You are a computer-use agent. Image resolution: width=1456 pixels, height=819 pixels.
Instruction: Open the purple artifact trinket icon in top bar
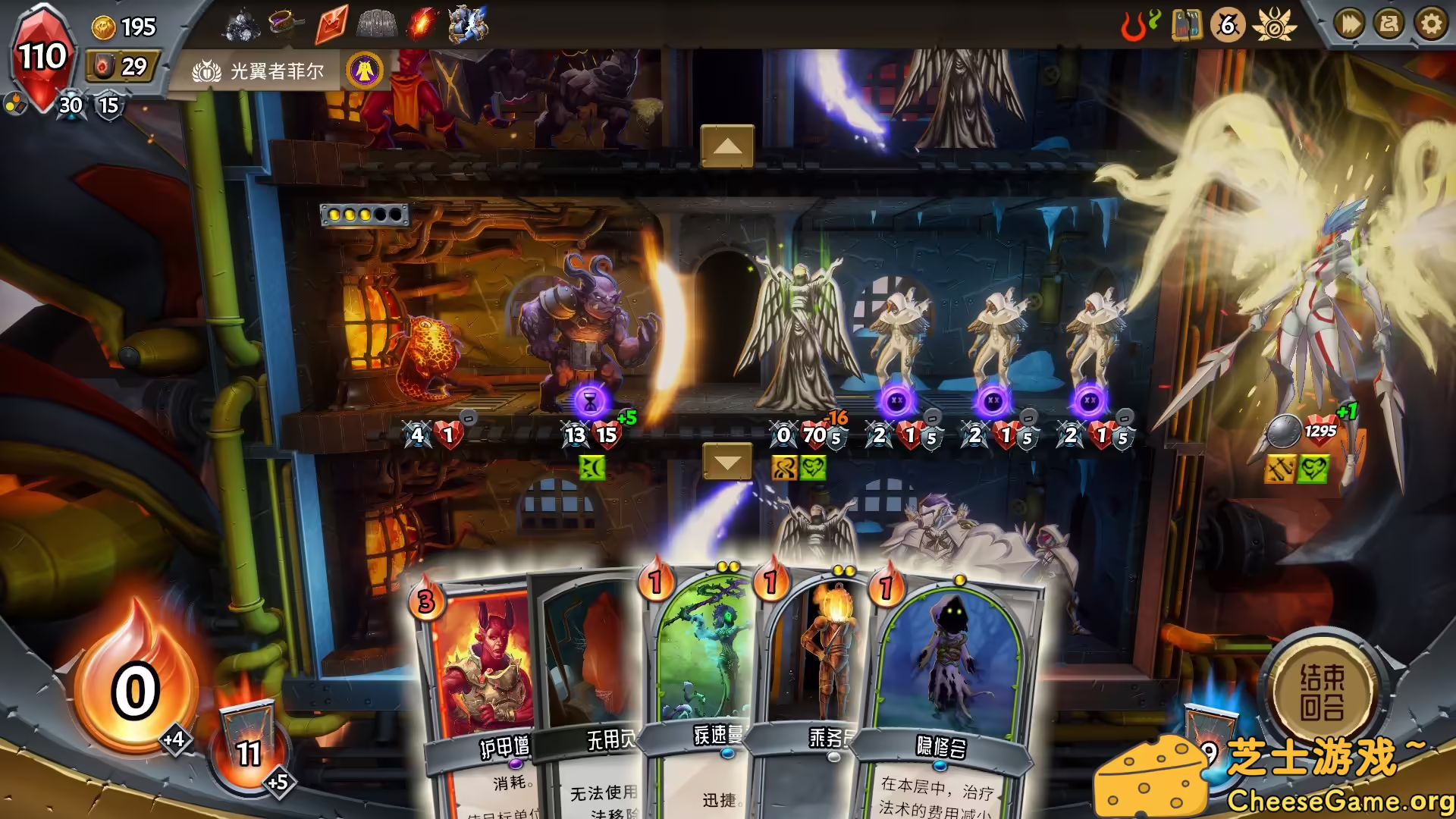pos(284,23)
